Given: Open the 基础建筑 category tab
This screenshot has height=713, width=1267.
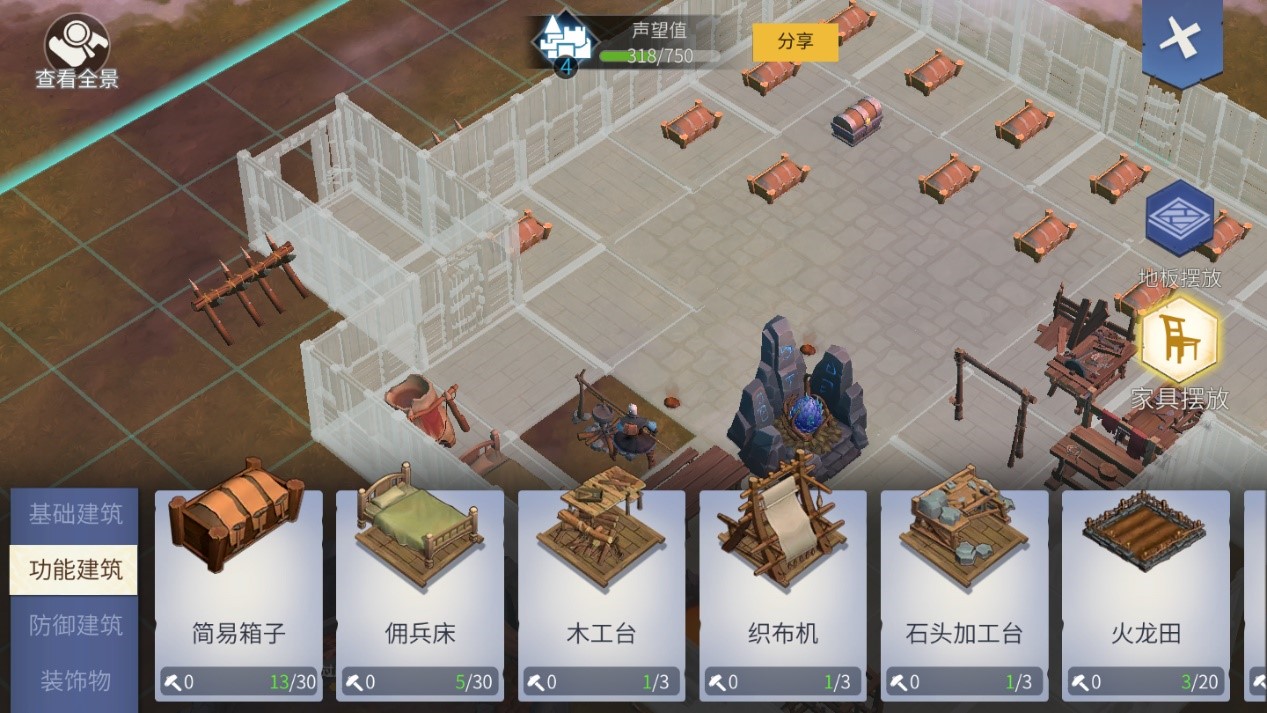Looking at the screenshot, I should [x=75, y=515].
